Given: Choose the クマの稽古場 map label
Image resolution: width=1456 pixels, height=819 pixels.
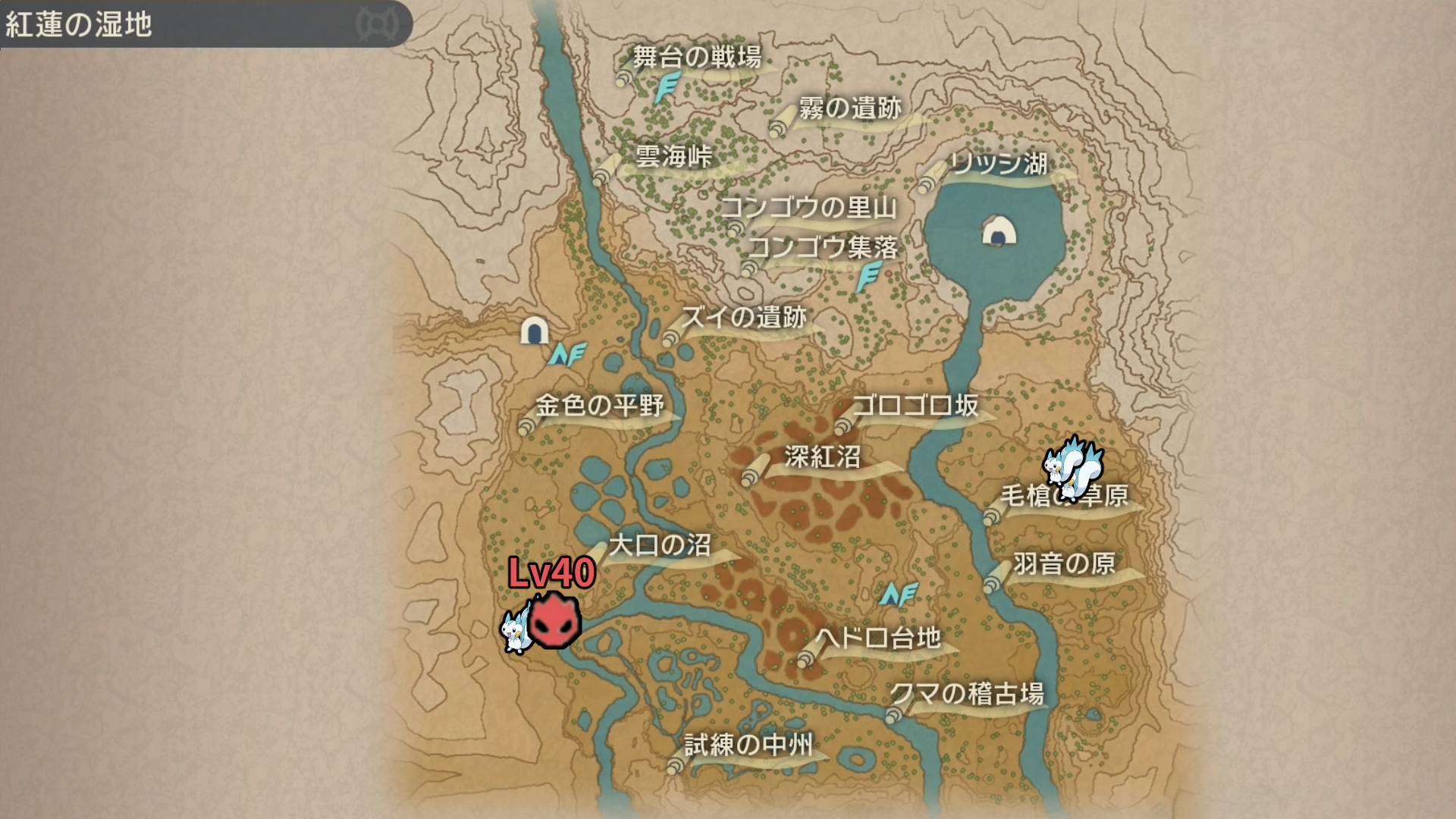Looking at the screenshot, I should click(967, 694).
